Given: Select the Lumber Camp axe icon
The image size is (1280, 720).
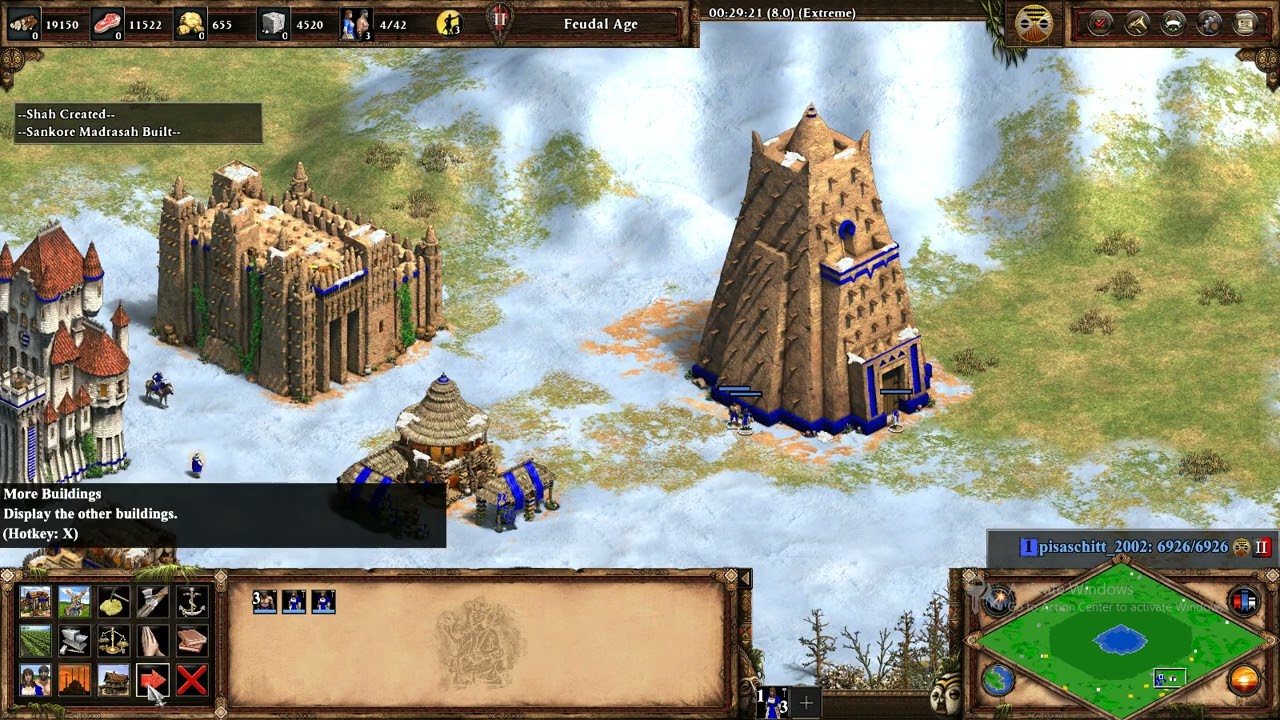Looking at the screenshot, I should click(152, 602).
